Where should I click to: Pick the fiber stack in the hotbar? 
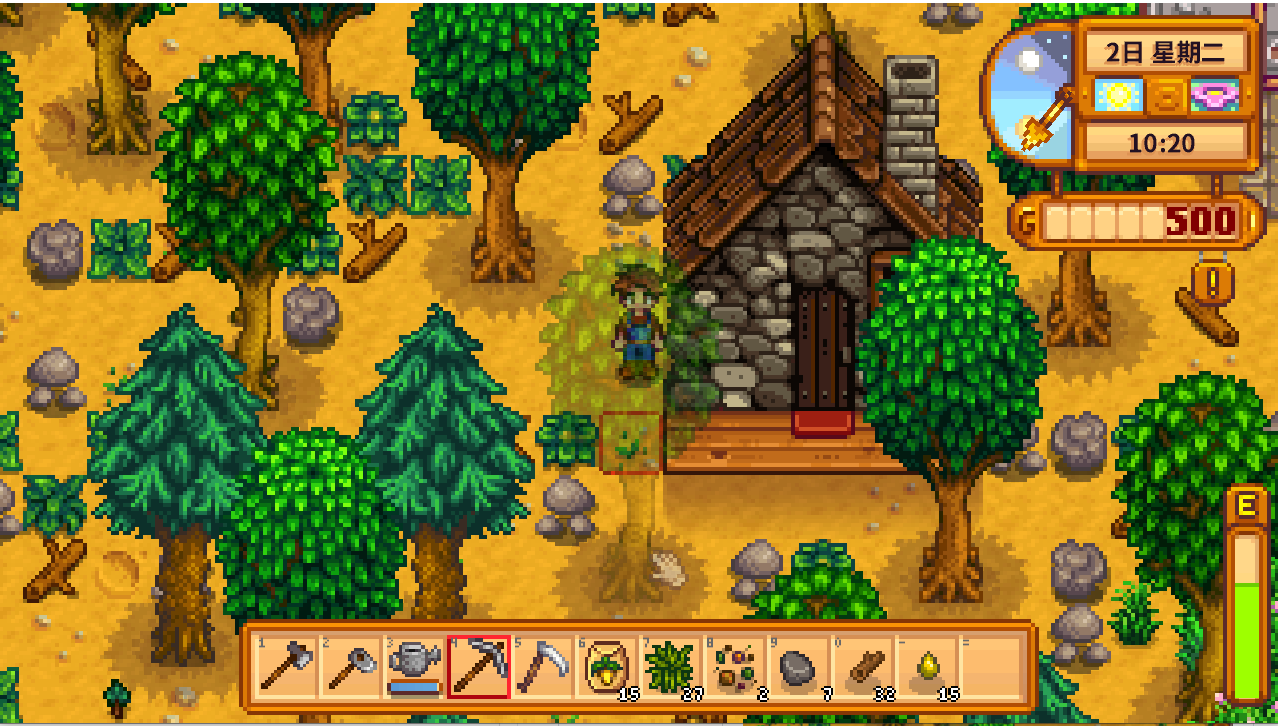(x=670, y=667)
